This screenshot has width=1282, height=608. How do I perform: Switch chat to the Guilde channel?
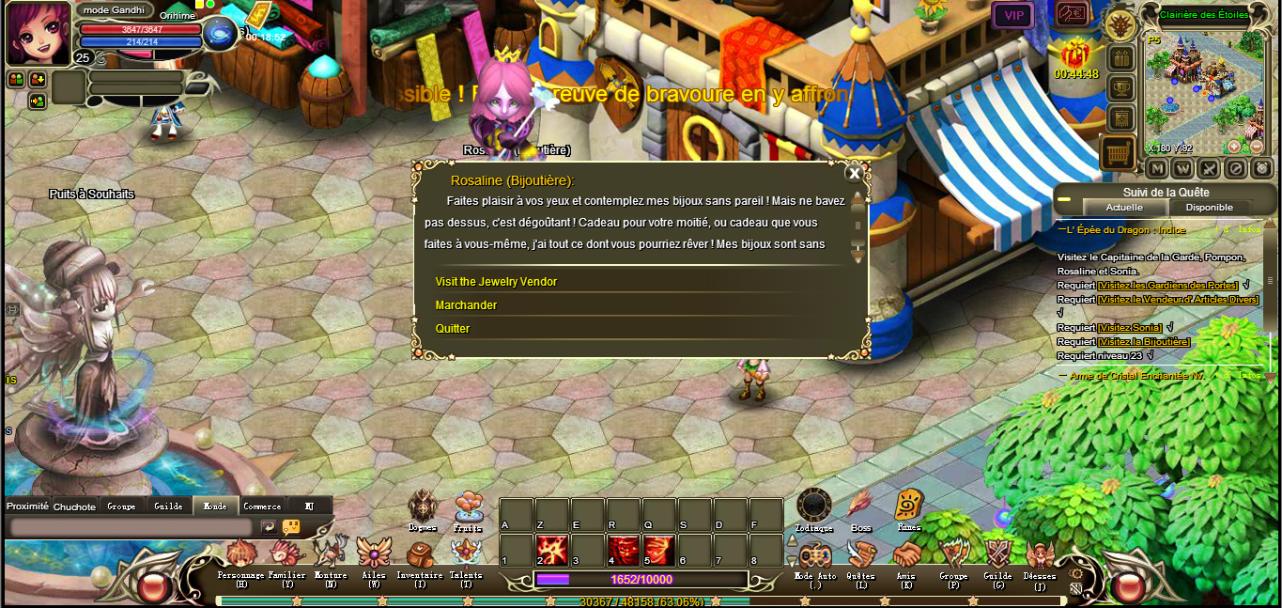pyautogui.click(x=168, y=506)
